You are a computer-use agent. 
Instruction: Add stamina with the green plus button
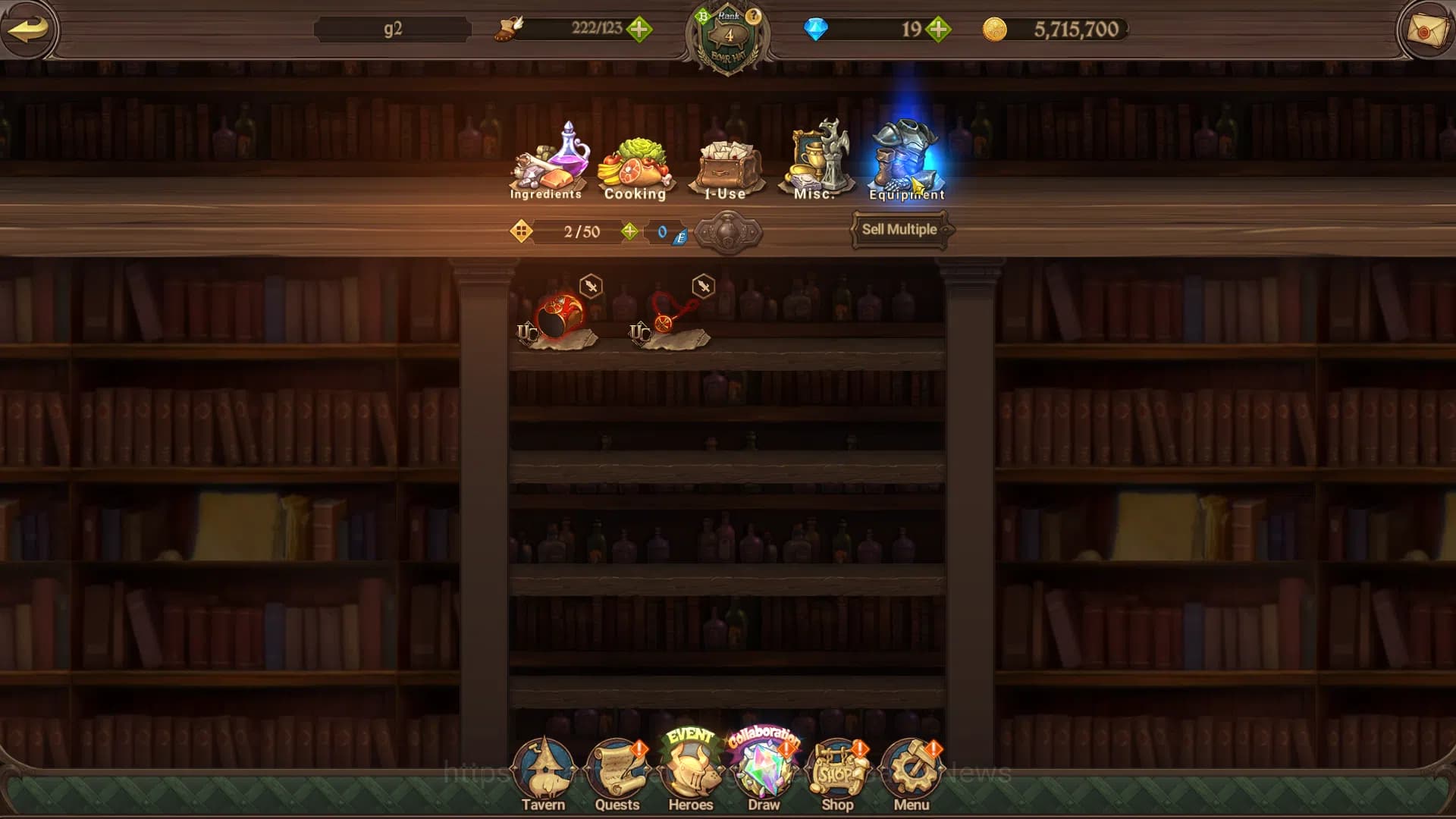tap(639, 30)
